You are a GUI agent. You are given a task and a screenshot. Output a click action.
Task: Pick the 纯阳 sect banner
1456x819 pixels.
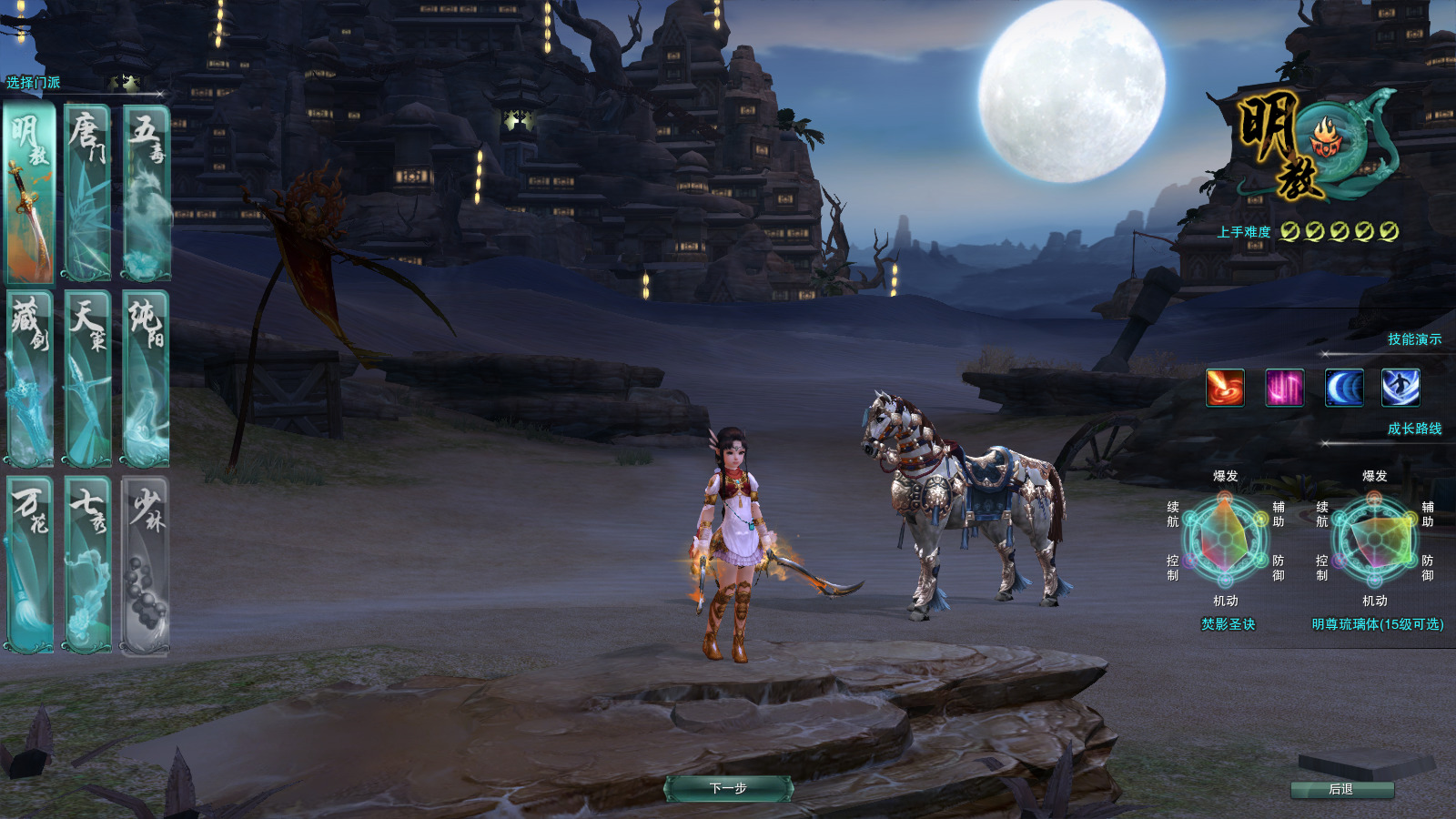coord(146,379)
